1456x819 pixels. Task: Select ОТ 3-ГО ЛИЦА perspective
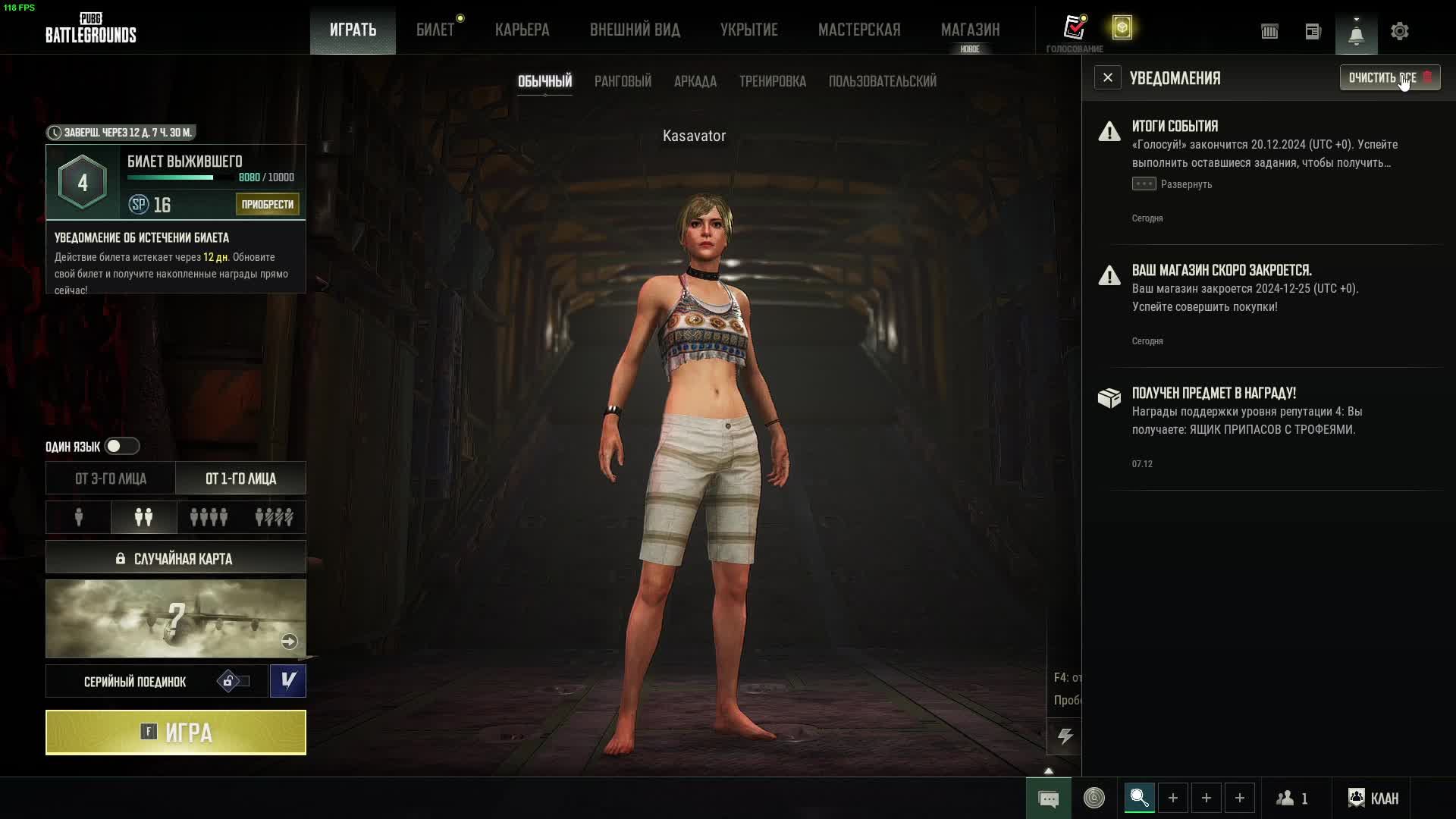111,479
